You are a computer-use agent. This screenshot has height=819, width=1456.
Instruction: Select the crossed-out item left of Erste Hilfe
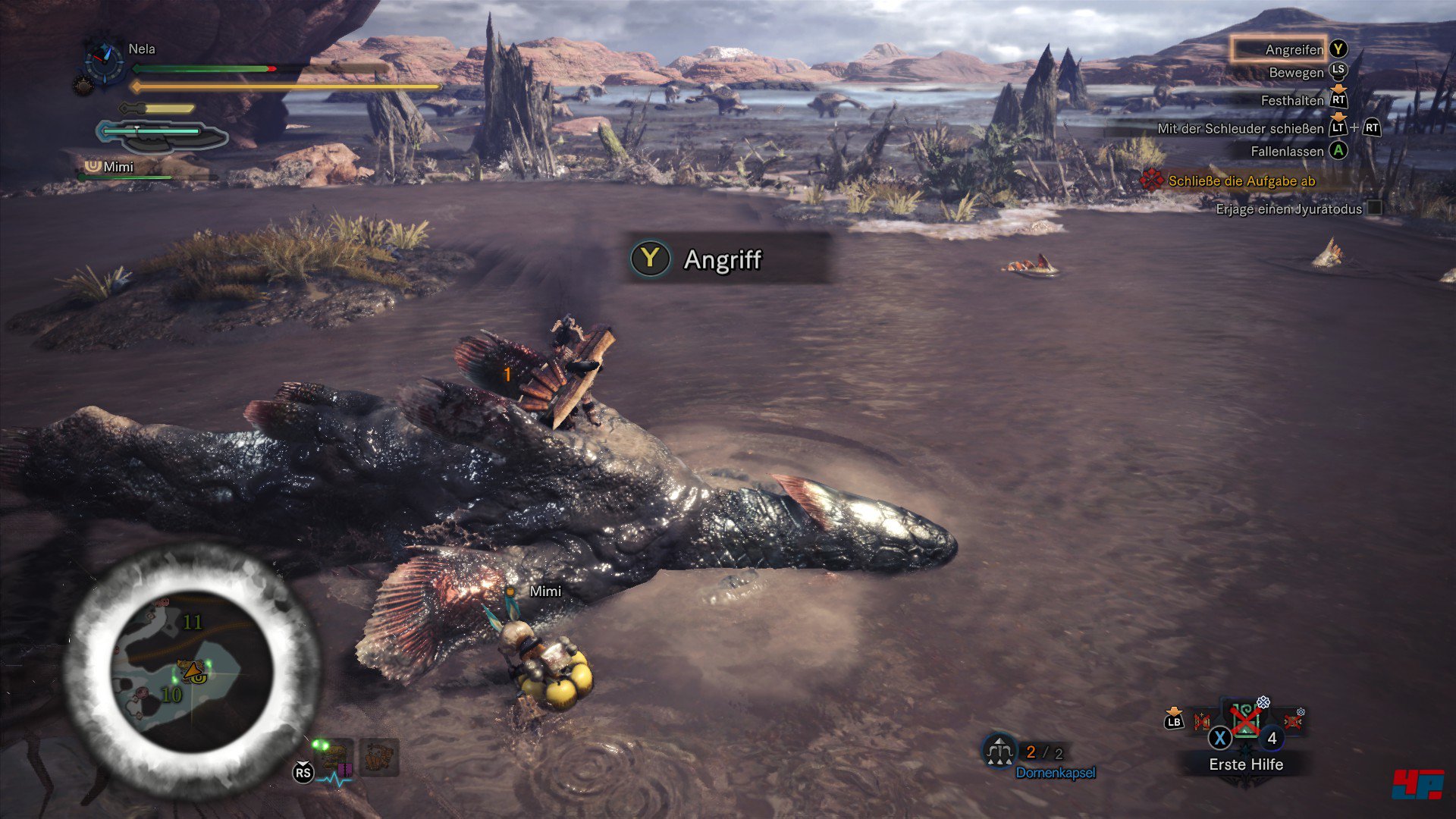coord(1202,720)
